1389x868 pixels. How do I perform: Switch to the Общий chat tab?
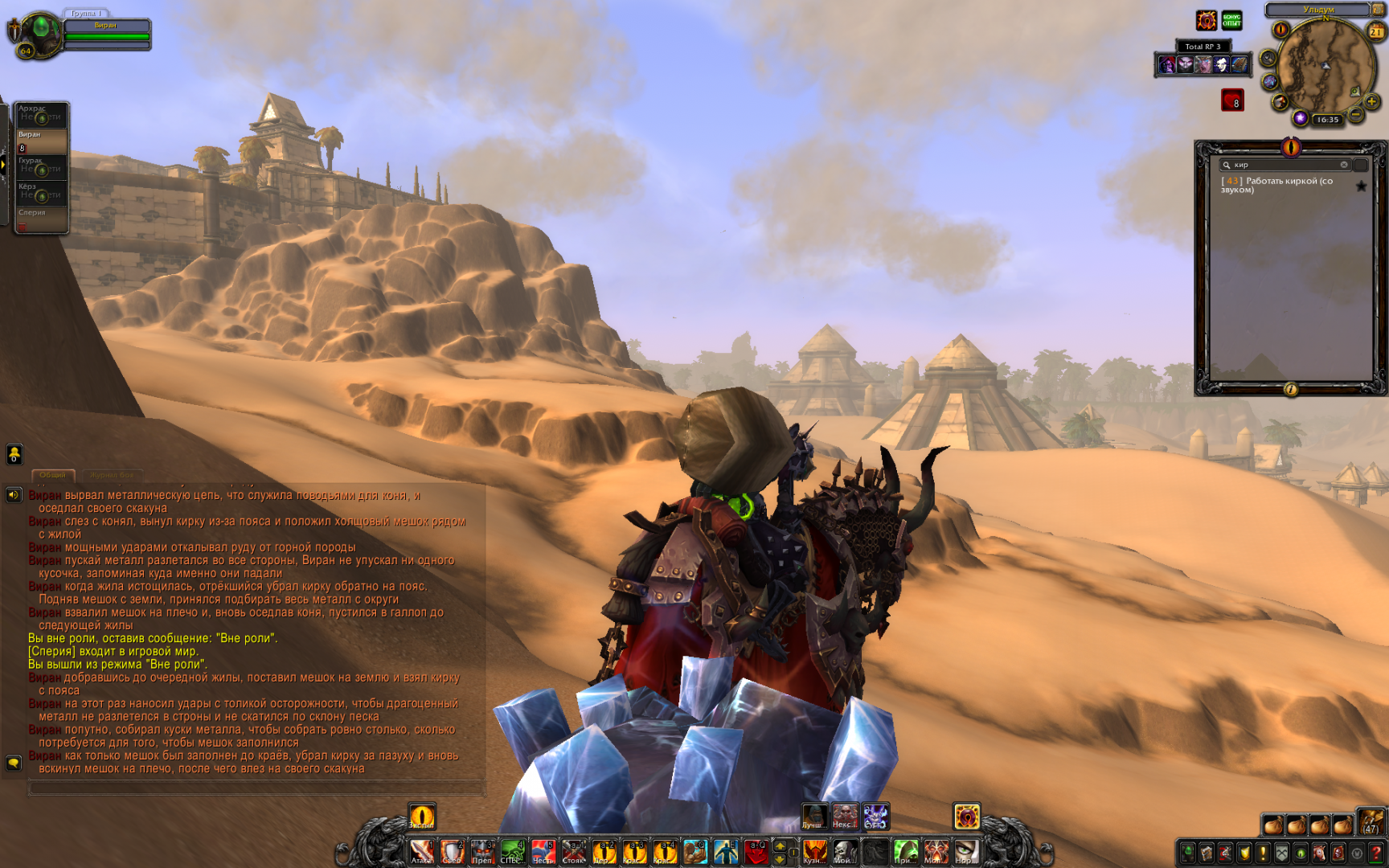click(x=53, y=475)
